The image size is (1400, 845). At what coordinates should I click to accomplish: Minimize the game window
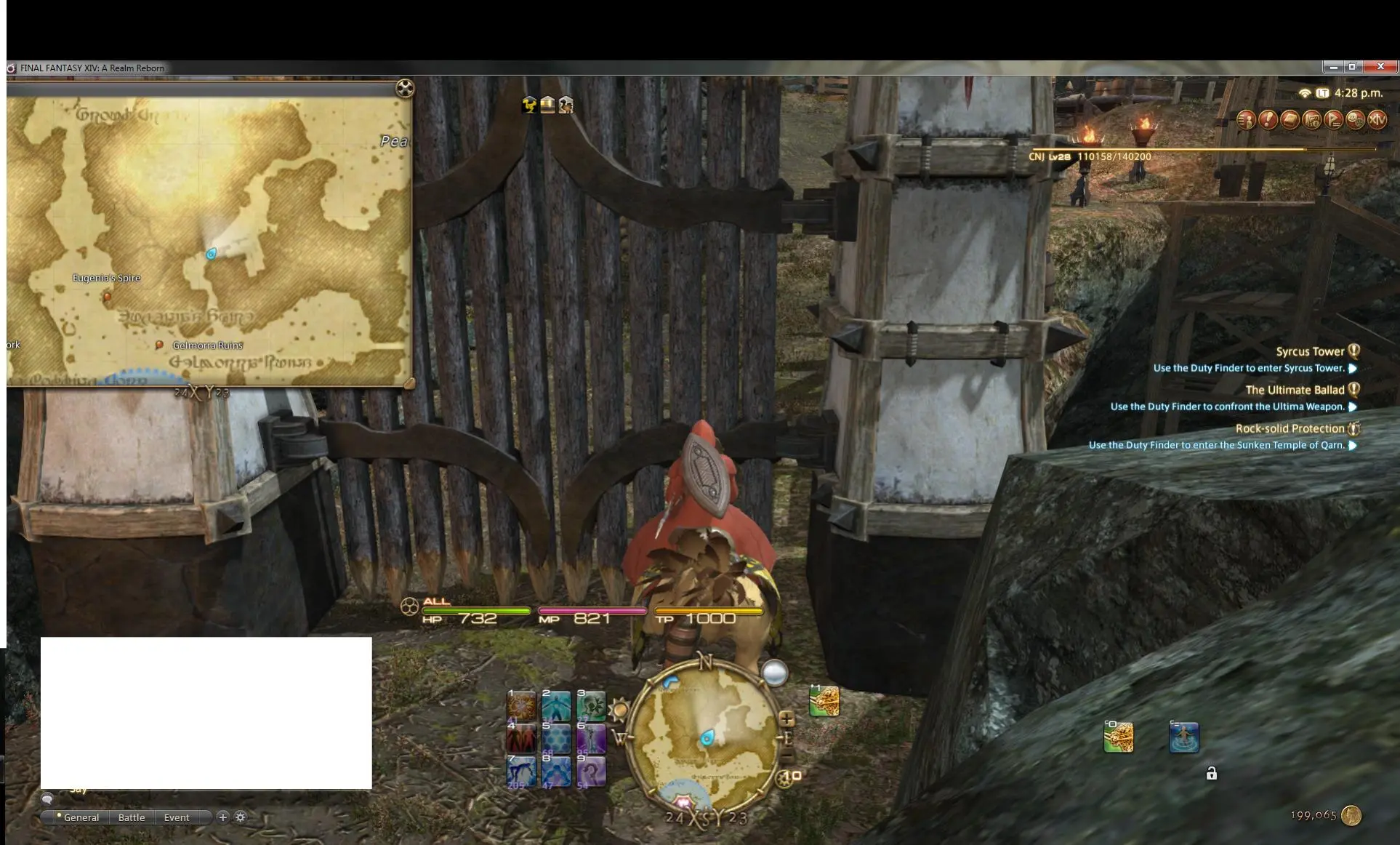(x=1332, y=67)
